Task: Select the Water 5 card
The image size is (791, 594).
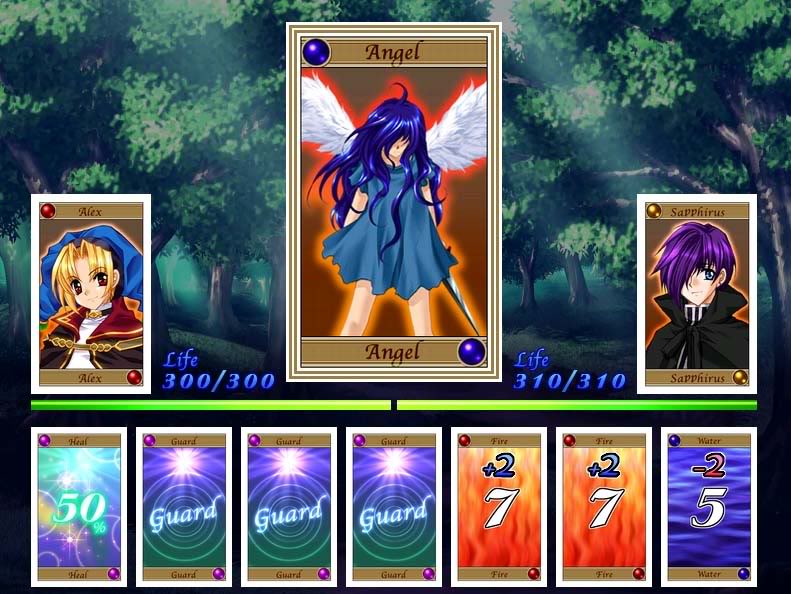Action: tap(708, 507)
